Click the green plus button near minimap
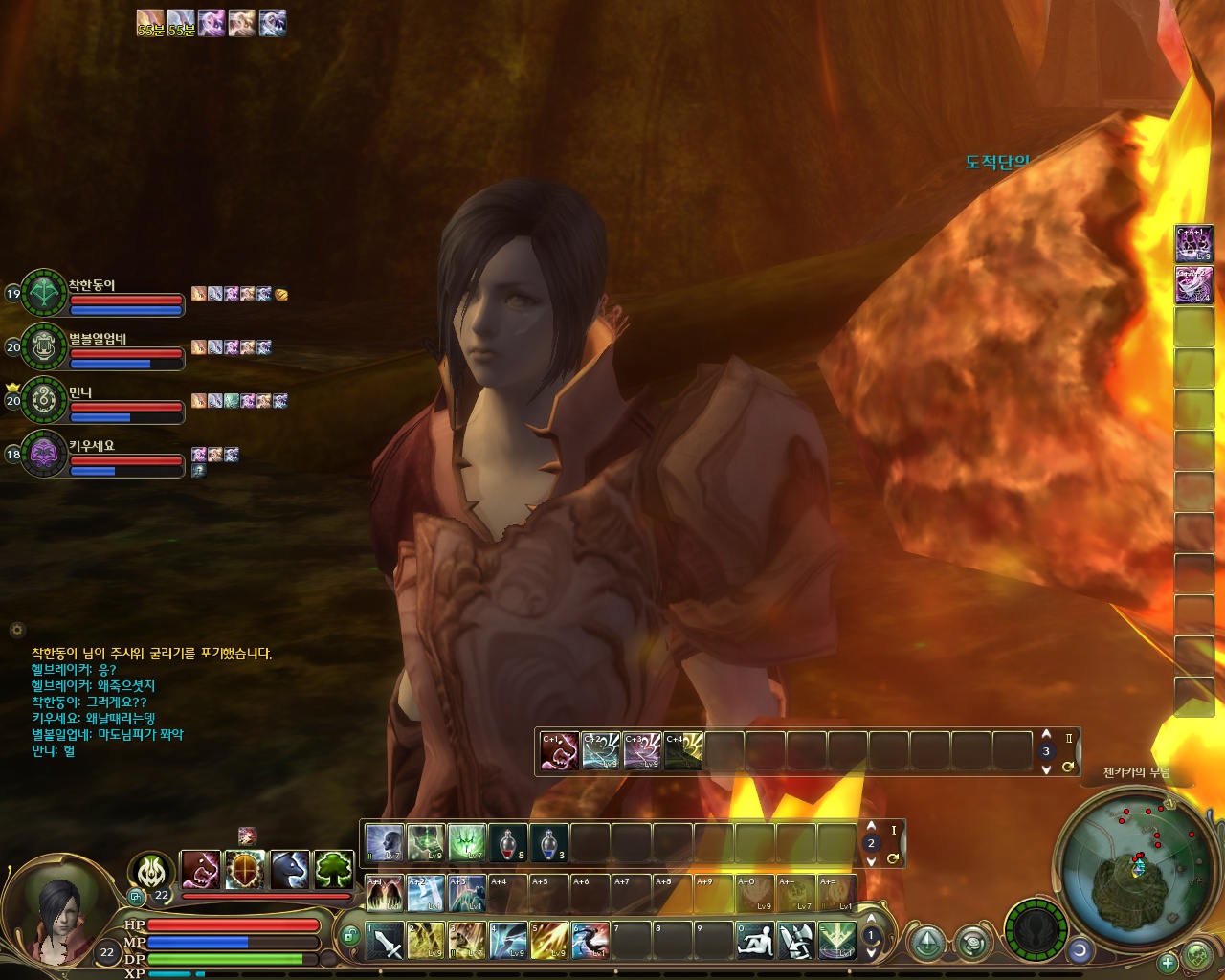Image resolution: width=1225 pixels, height=980 pixels. 1167,962
